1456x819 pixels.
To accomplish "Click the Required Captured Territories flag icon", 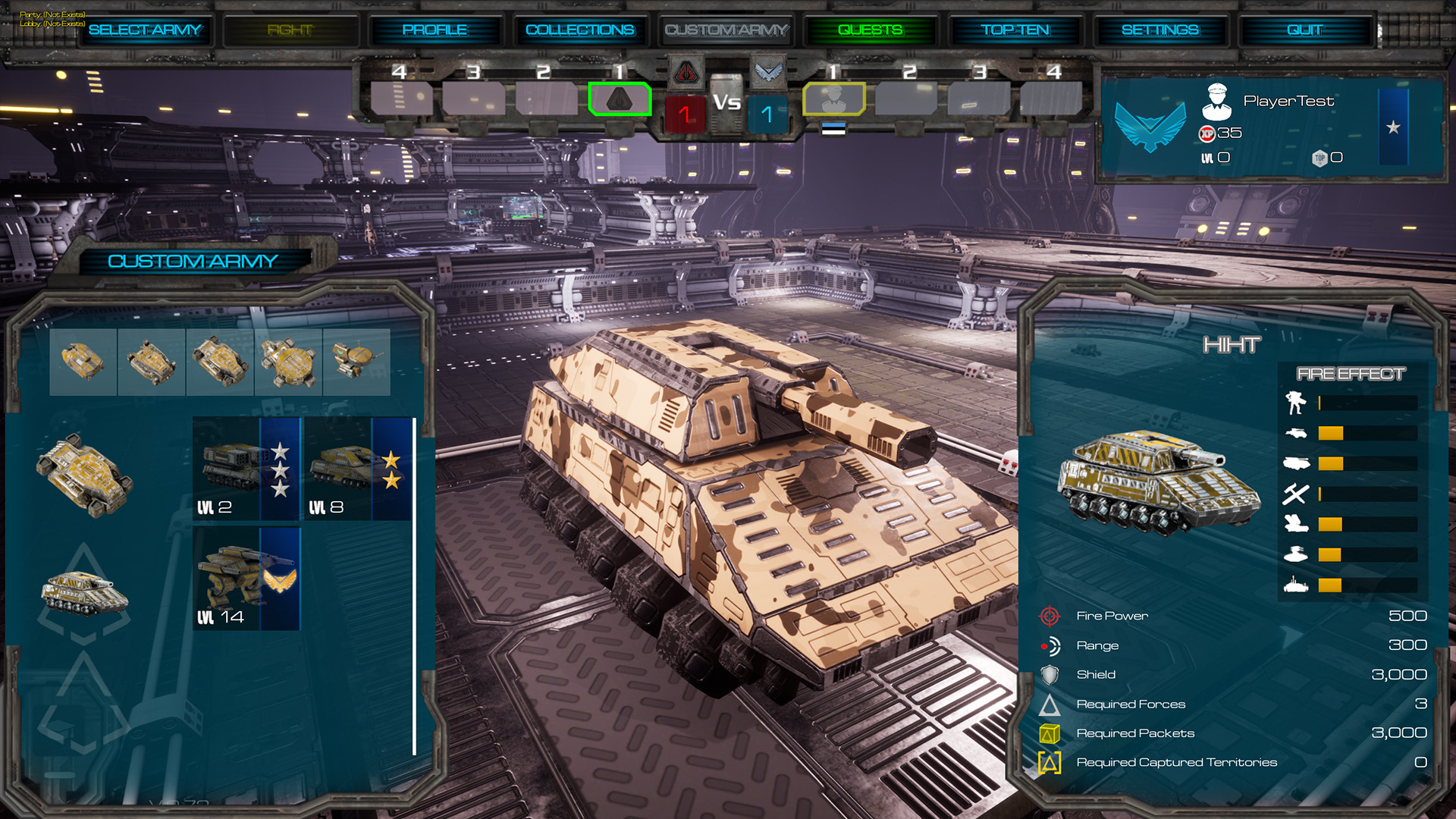I will coord(1050,762).
